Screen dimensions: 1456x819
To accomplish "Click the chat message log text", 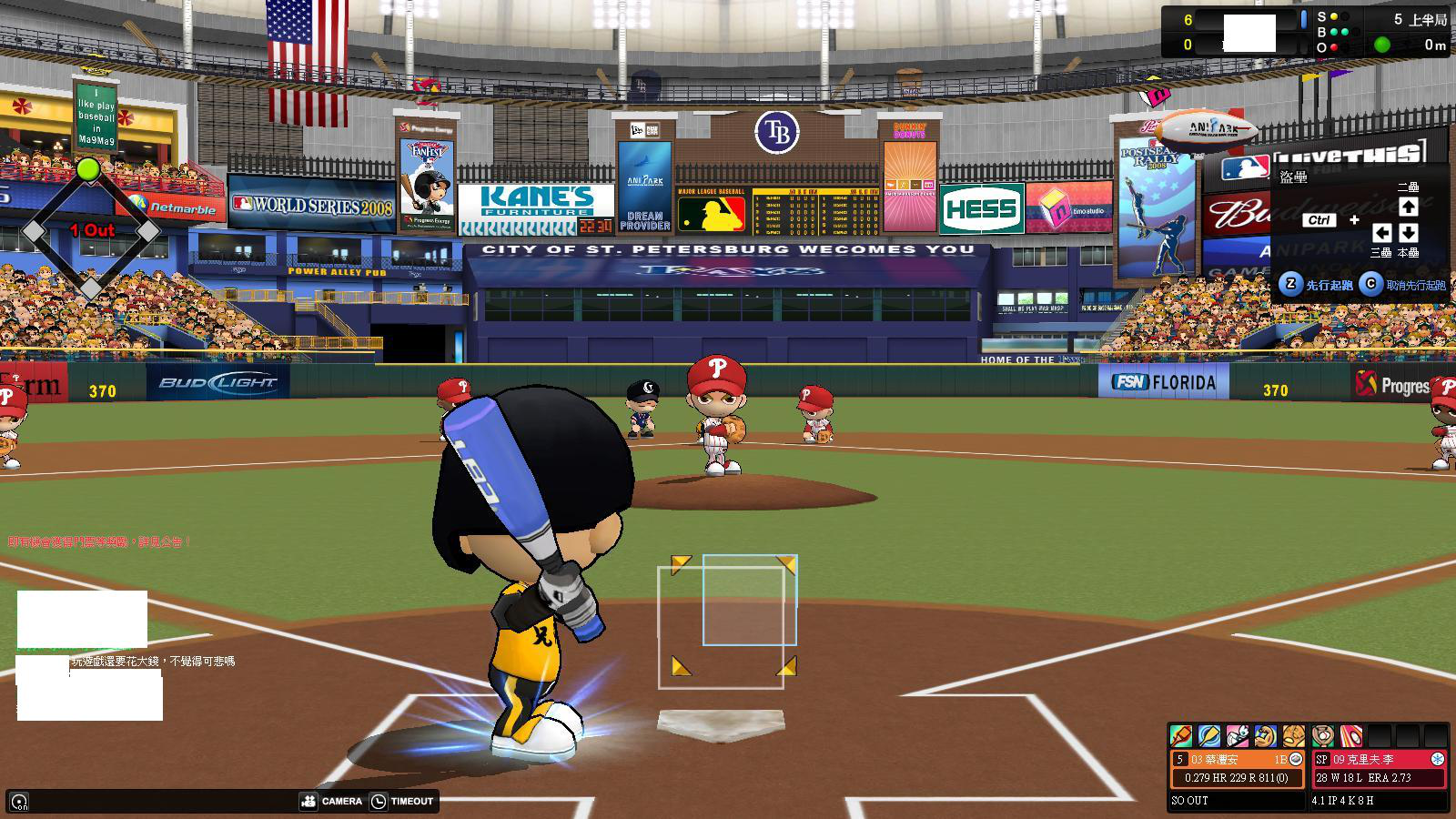I will [x=153, y=662].
